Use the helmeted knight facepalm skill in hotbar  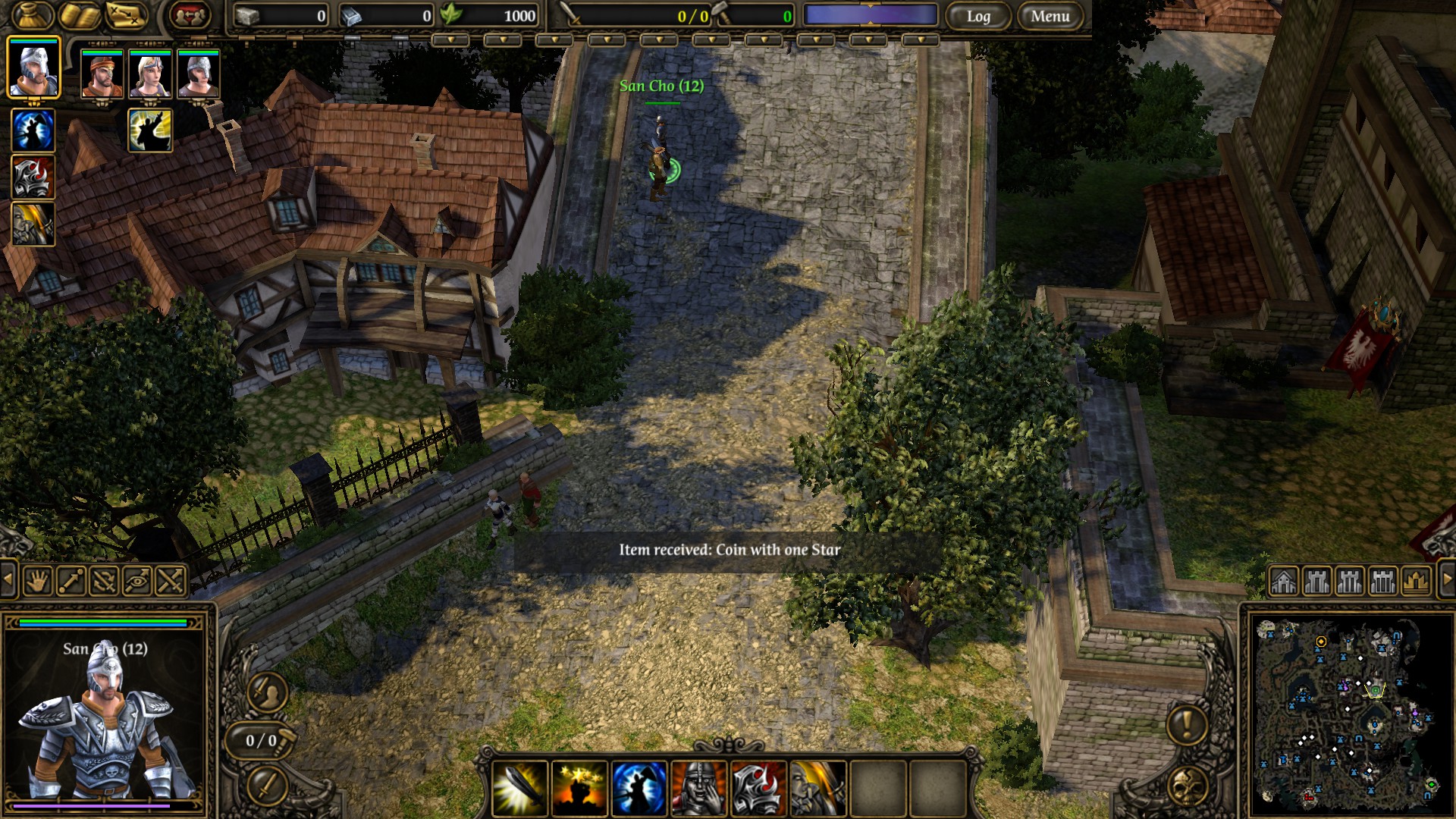pos(698,789)
